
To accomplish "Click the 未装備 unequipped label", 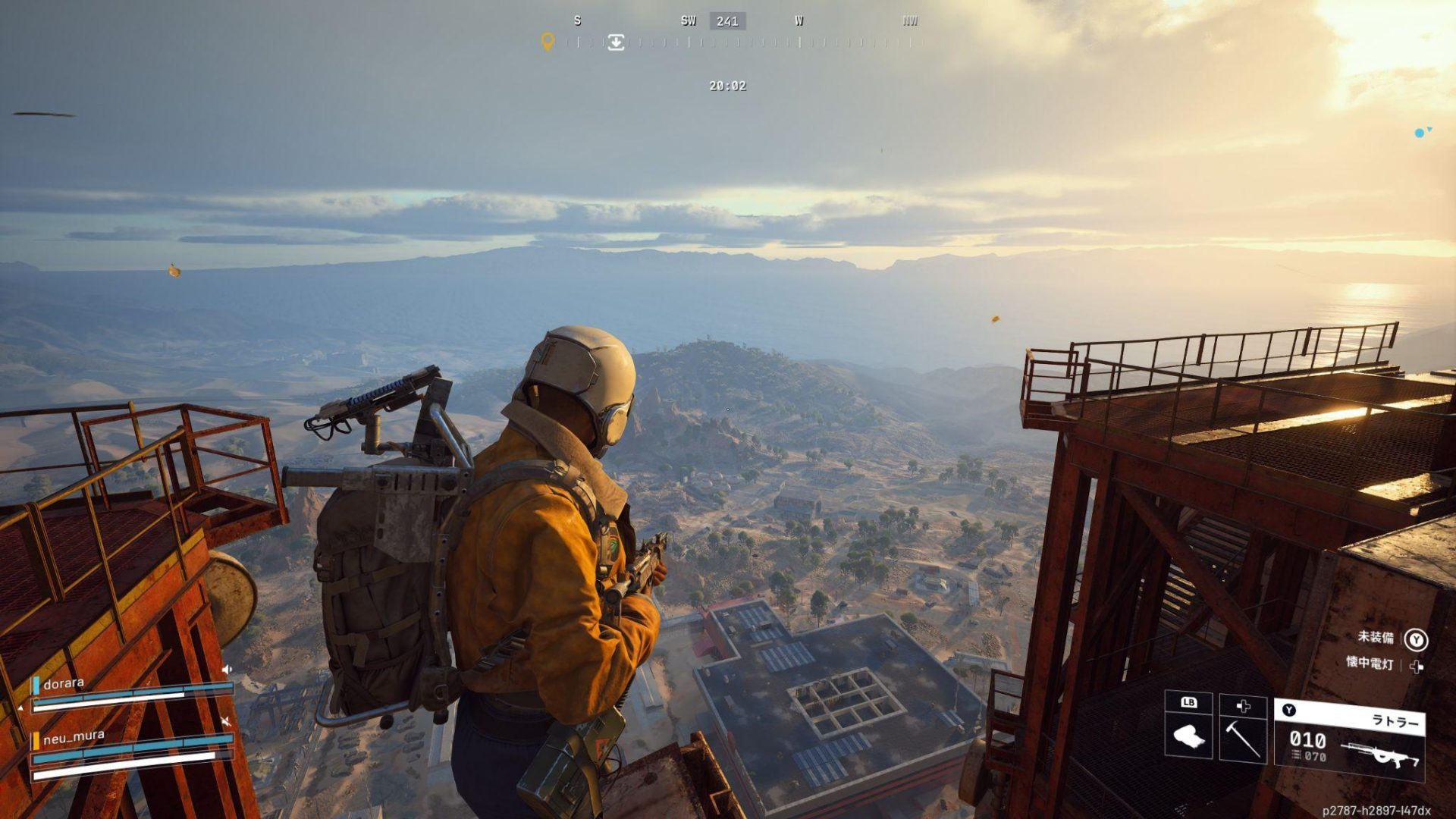I will click(x=1376, y=637).
